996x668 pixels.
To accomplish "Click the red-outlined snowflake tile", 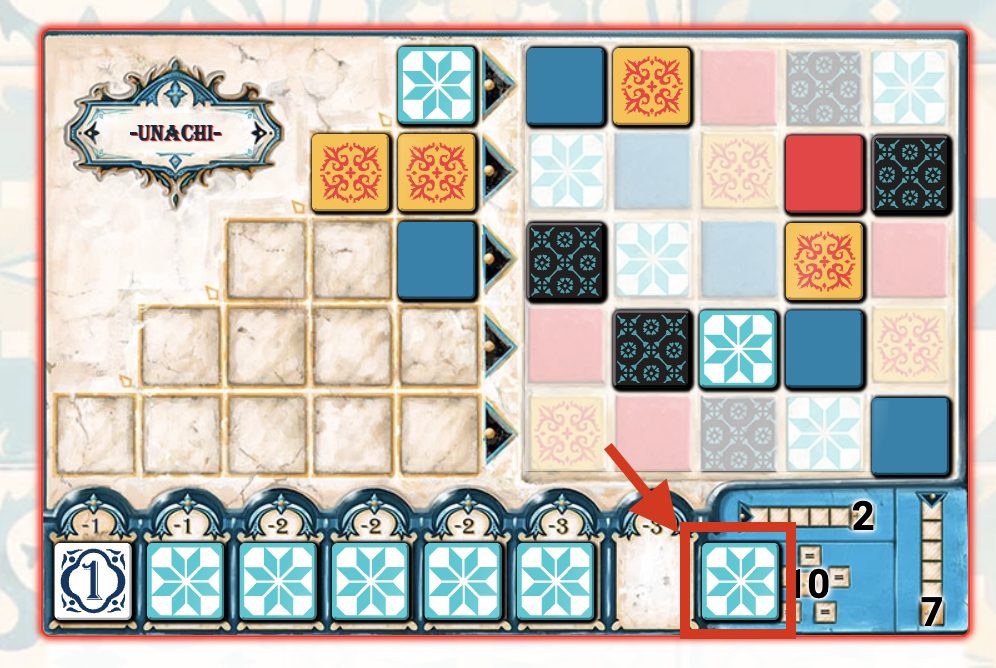I will (739, 580).
